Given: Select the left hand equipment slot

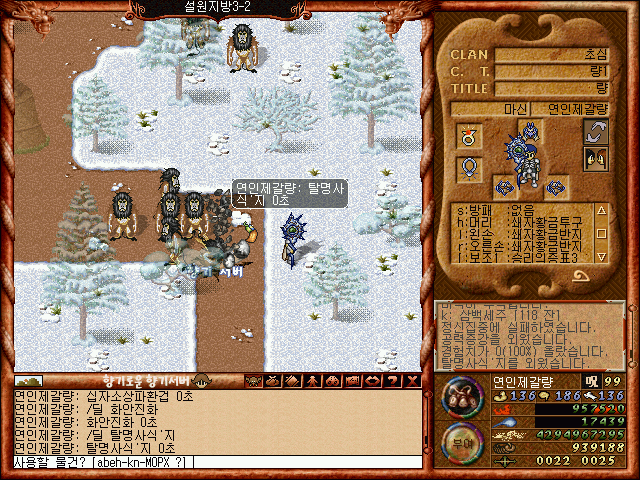Looking at the screenshot, I should click(504, 186).
